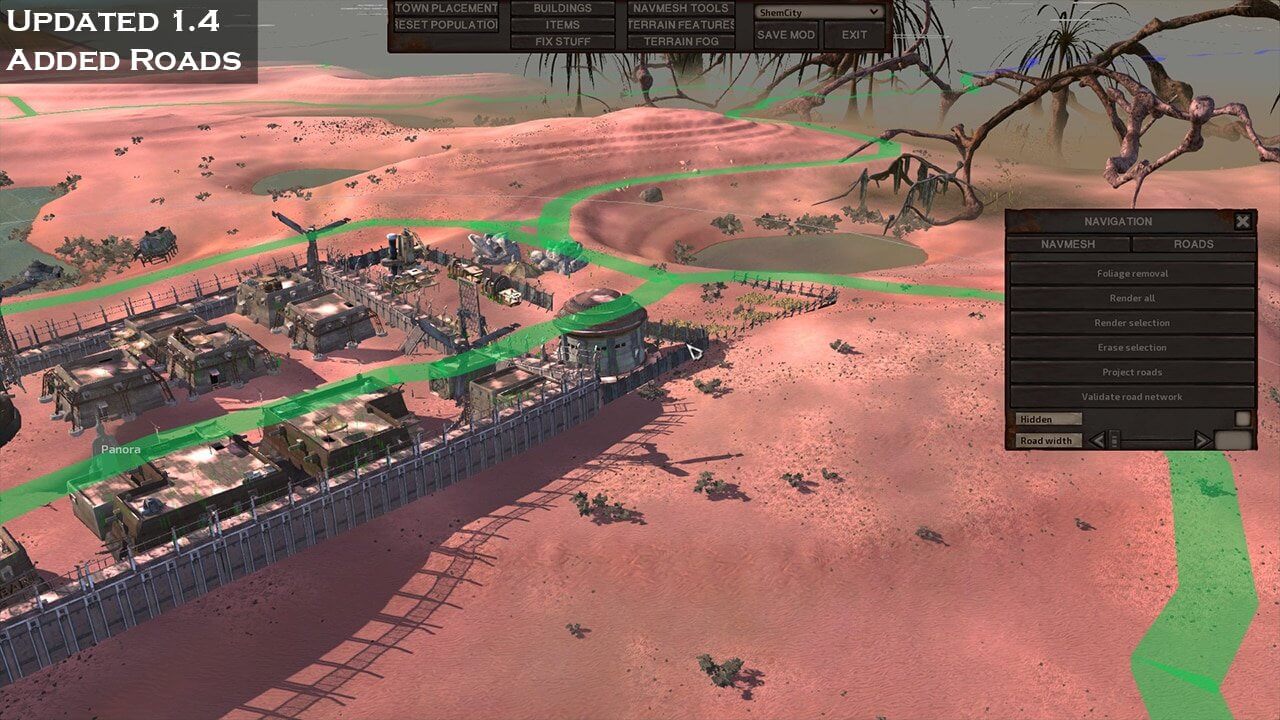Toggle the Hidden checkbox

pos(1242,419)
